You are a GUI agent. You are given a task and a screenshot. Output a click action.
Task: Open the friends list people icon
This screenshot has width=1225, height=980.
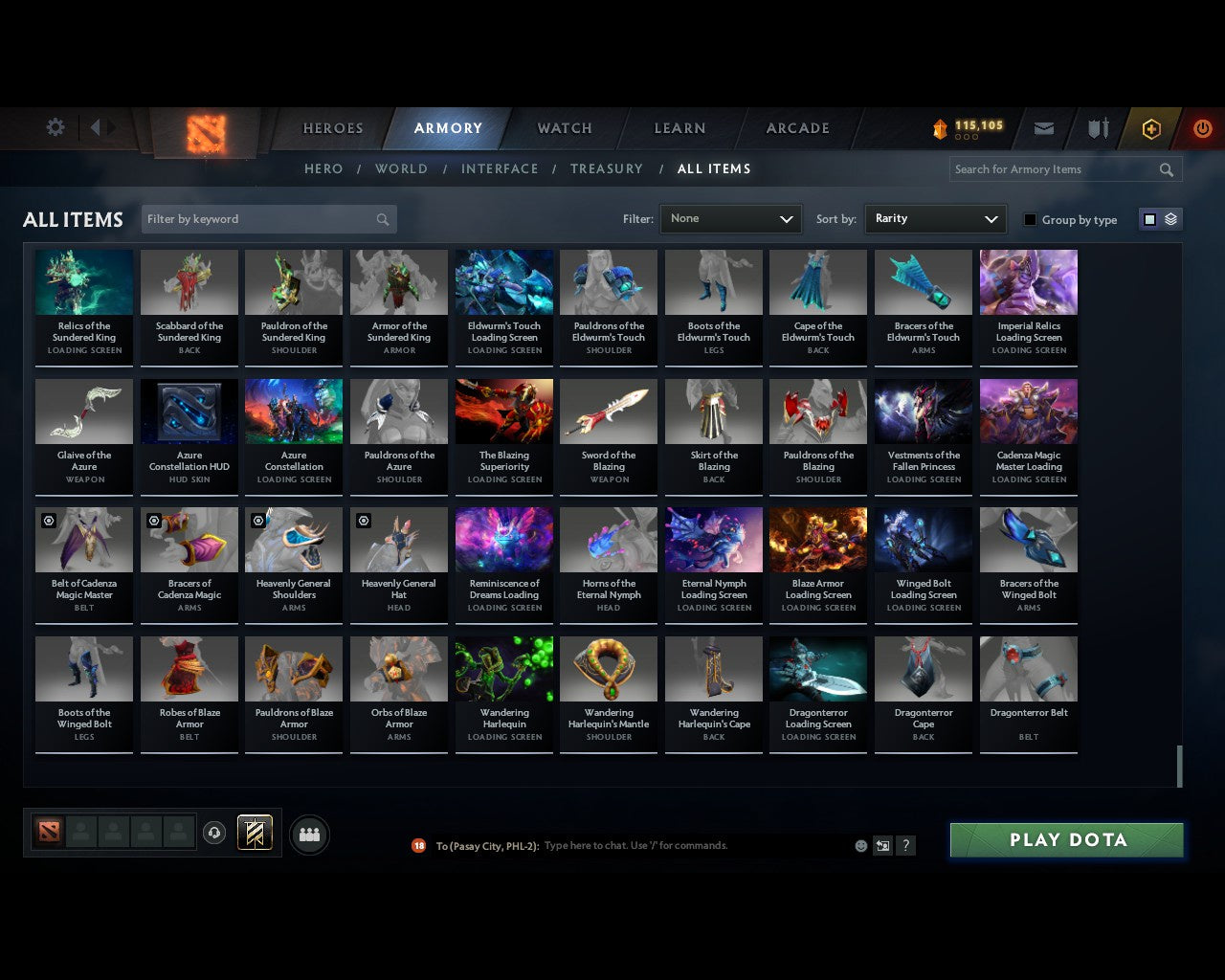click(x=308, y=835)
